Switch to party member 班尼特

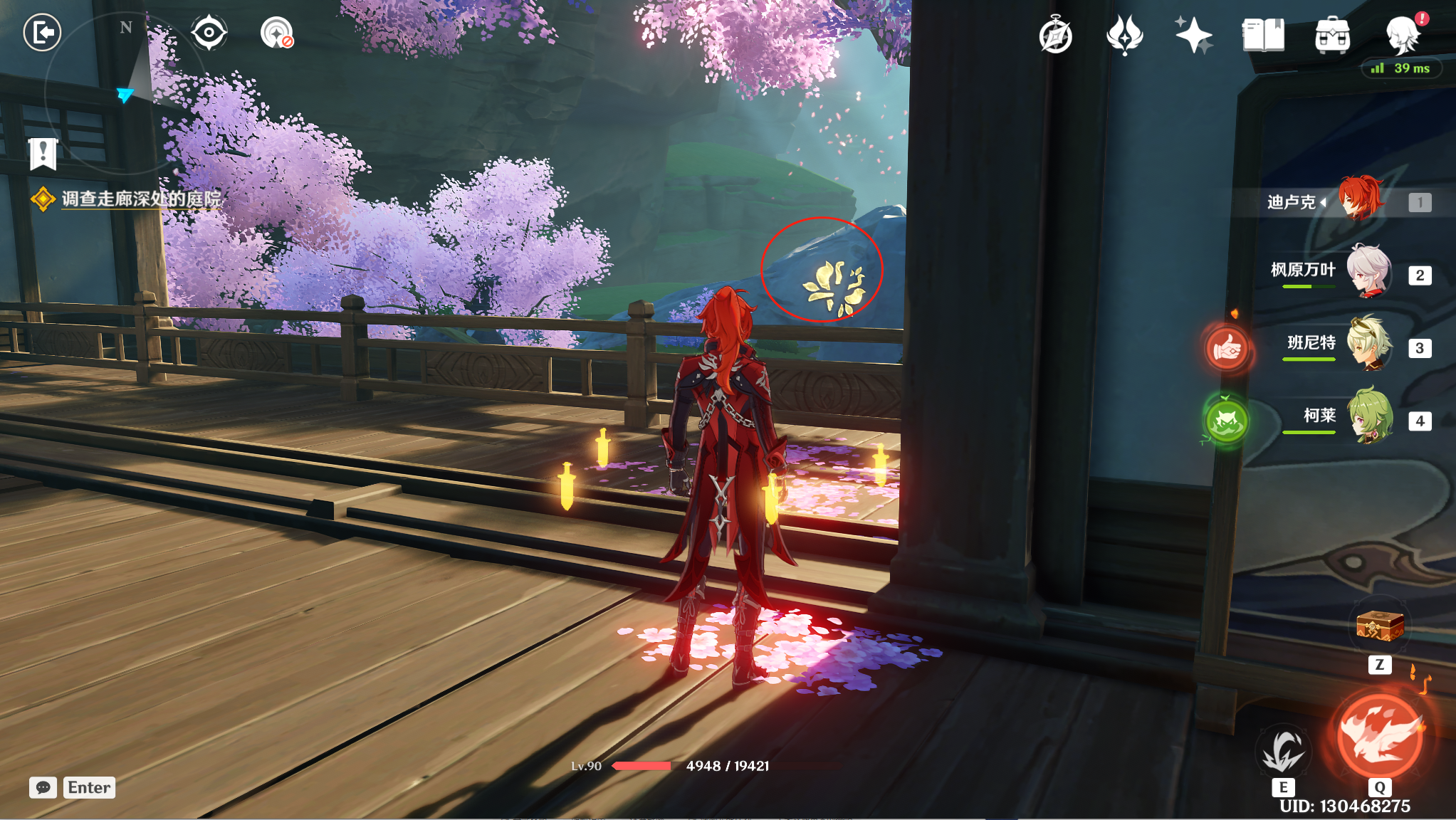pos(1368,345)
